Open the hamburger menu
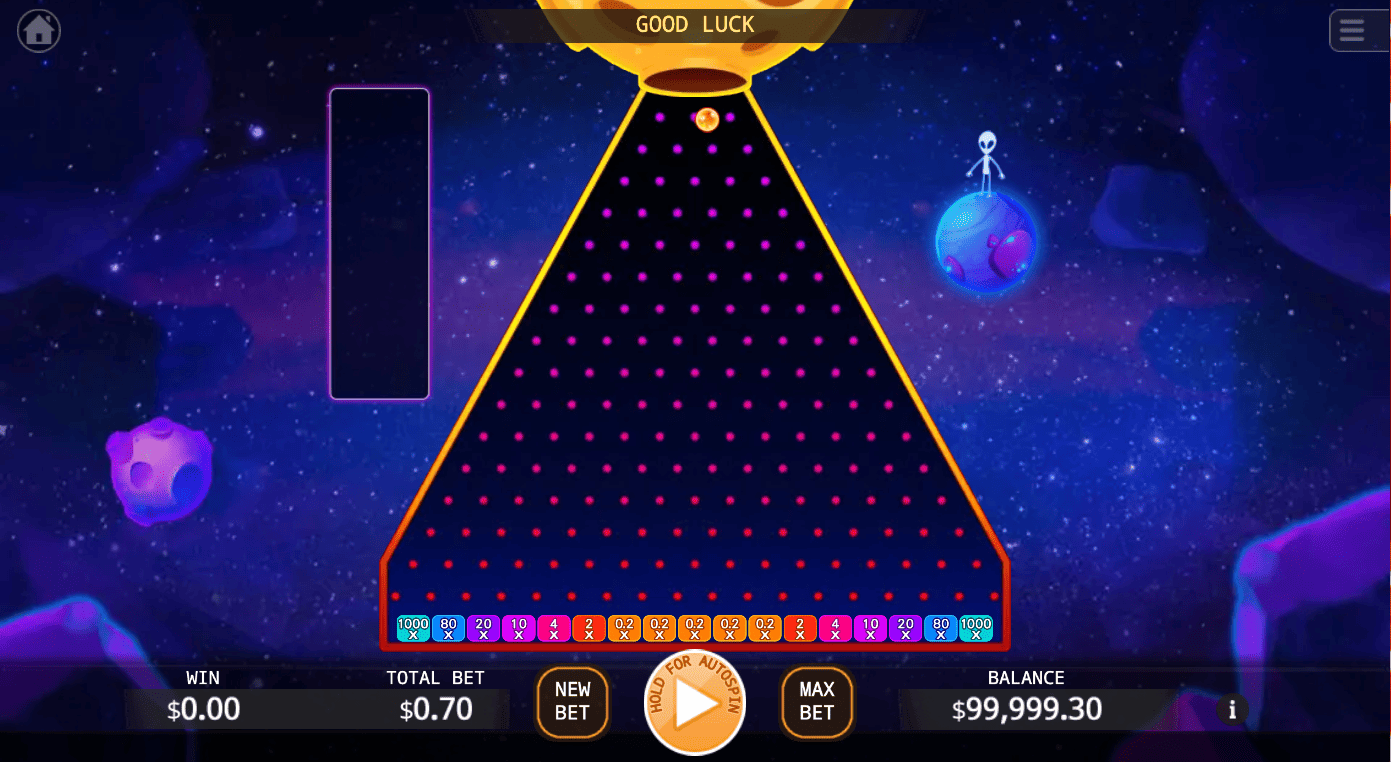1391x762 pixels. tap(1352, 31)
